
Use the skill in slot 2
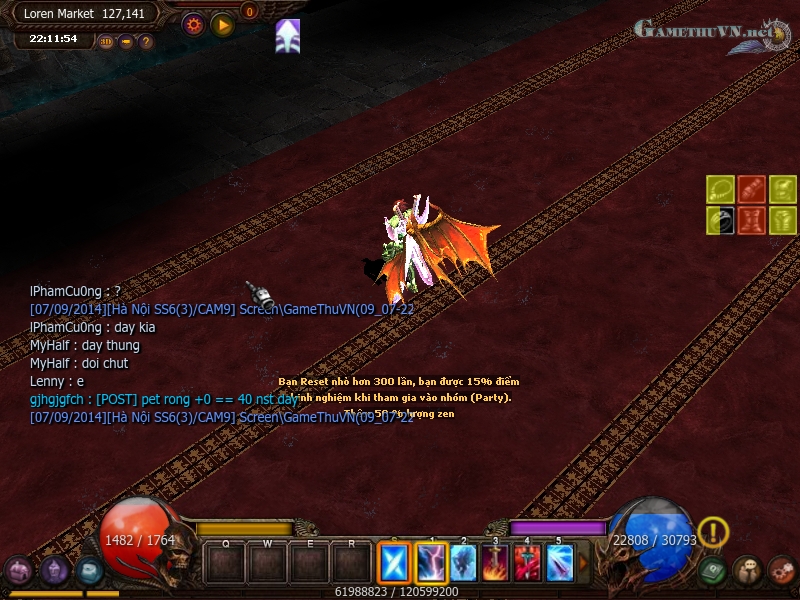pyautogui.click(x=463, y=563)
